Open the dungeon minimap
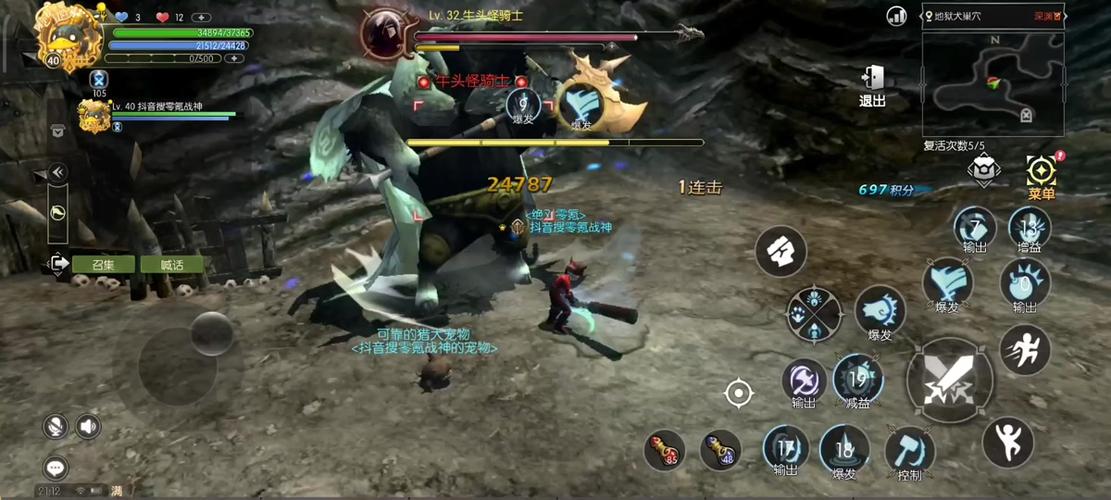The image size is (1111, 500). point(992,84)
